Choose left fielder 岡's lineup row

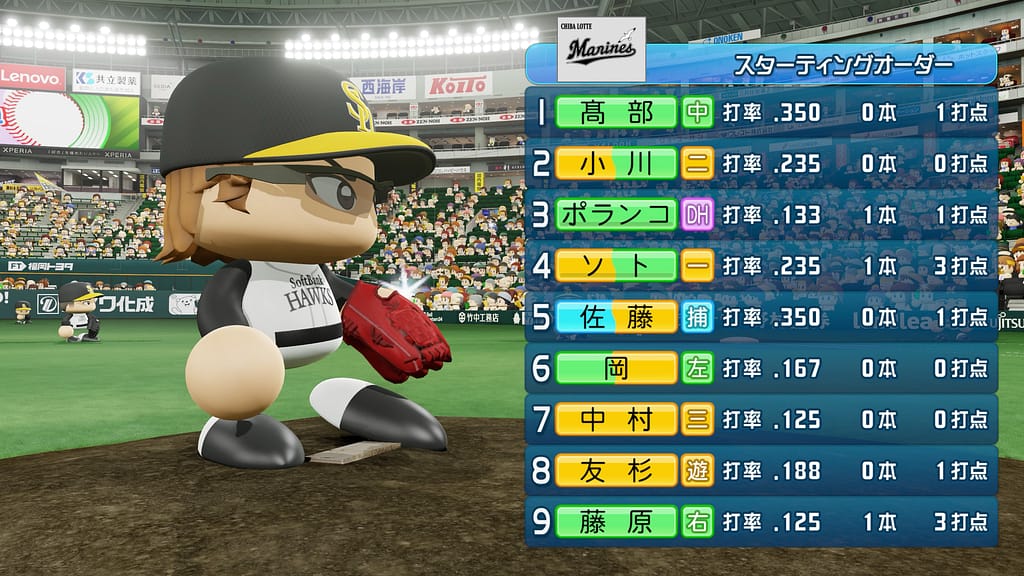pos(616,368)
